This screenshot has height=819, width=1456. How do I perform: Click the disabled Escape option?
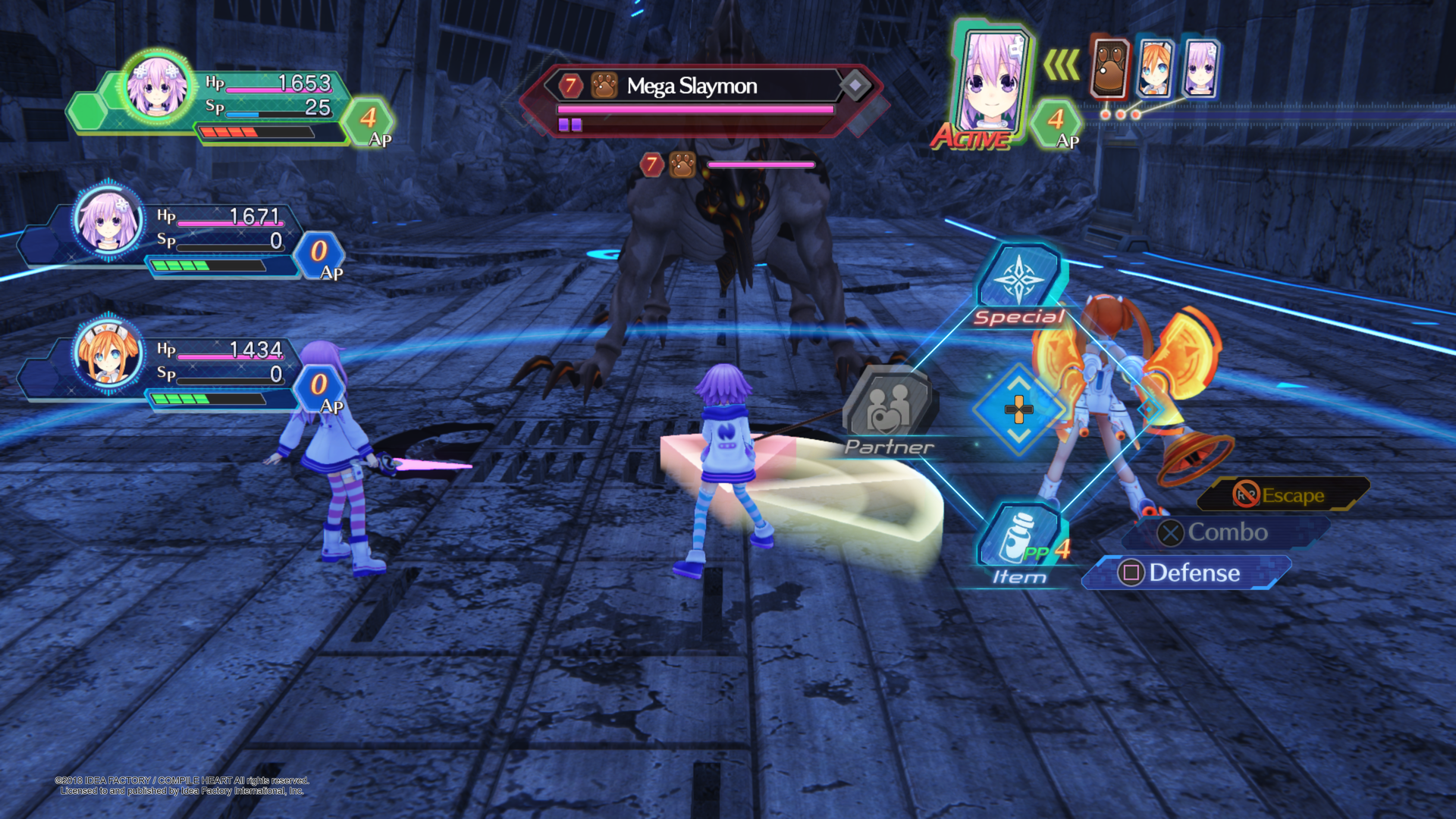tap(1285, 494)
